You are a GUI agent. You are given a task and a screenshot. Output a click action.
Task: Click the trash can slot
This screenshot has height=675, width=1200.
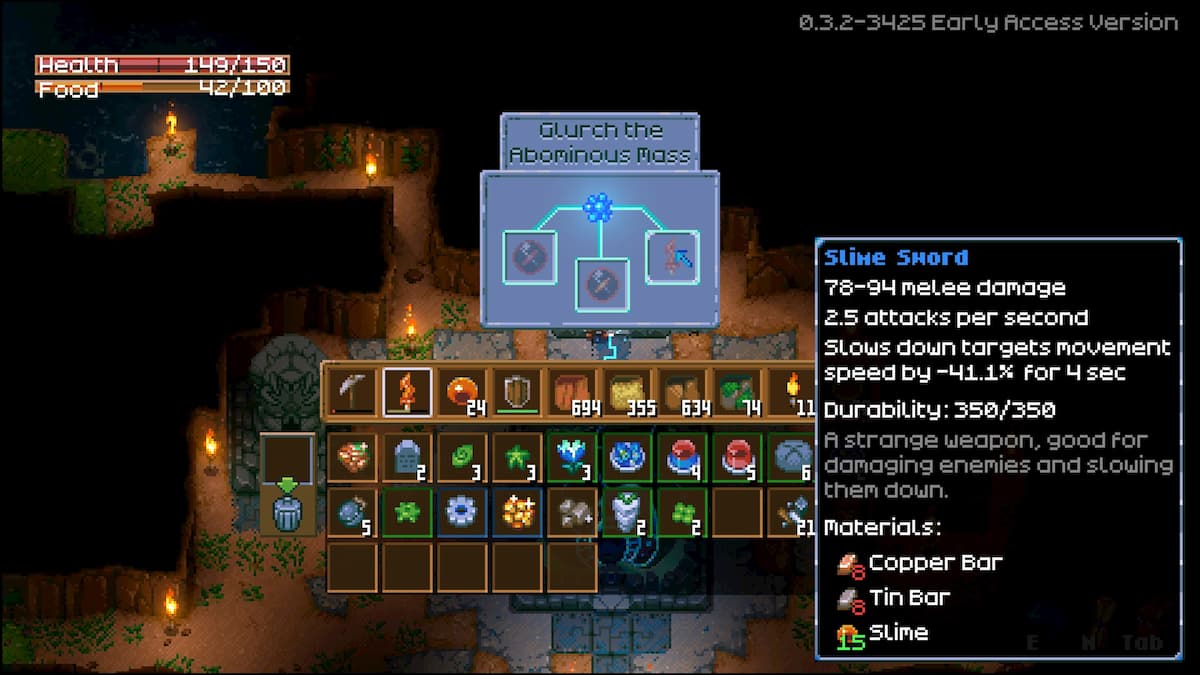click(287, 511)
